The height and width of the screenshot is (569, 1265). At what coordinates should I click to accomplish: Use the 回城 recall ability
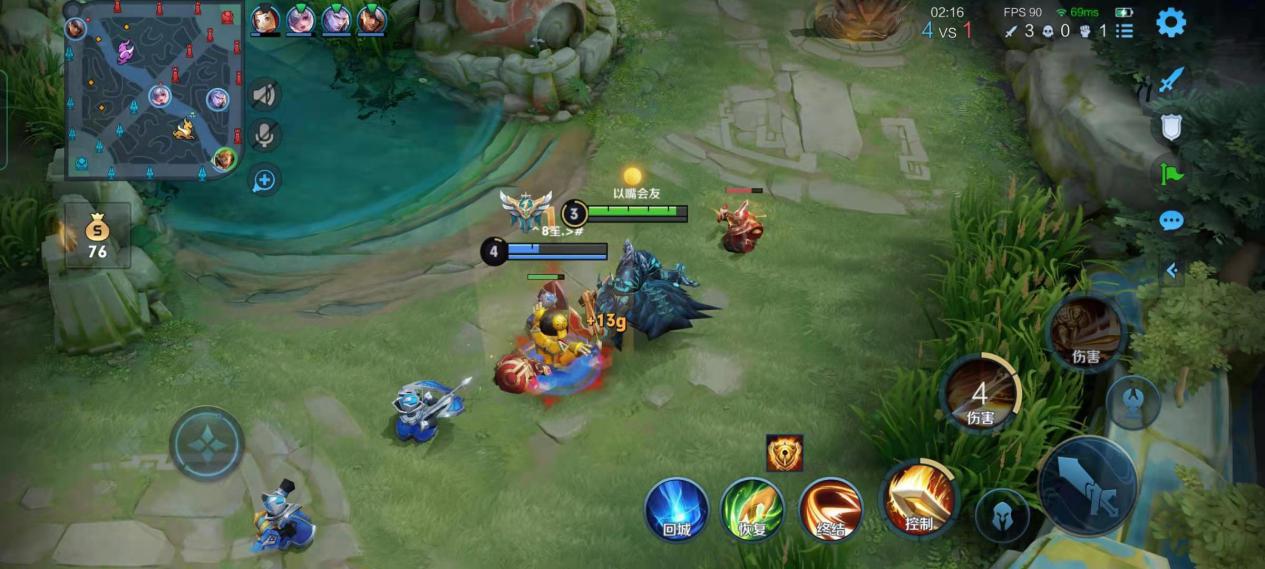coord(676,509)
